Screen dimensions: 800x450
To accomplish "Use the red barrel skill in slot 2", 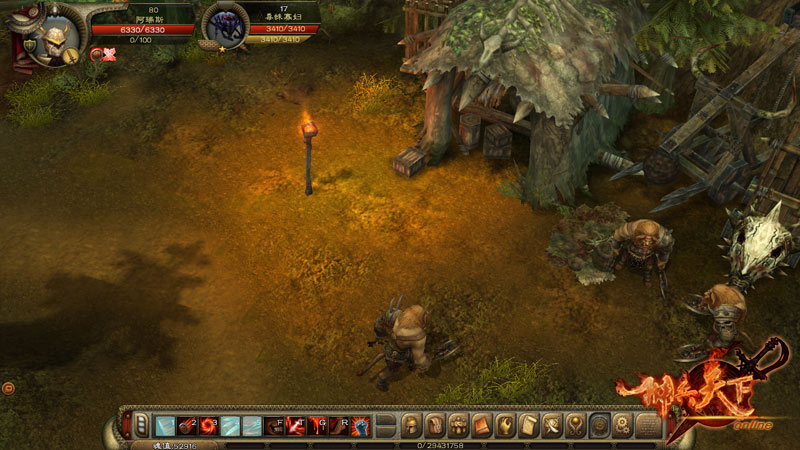I will 185,426.
